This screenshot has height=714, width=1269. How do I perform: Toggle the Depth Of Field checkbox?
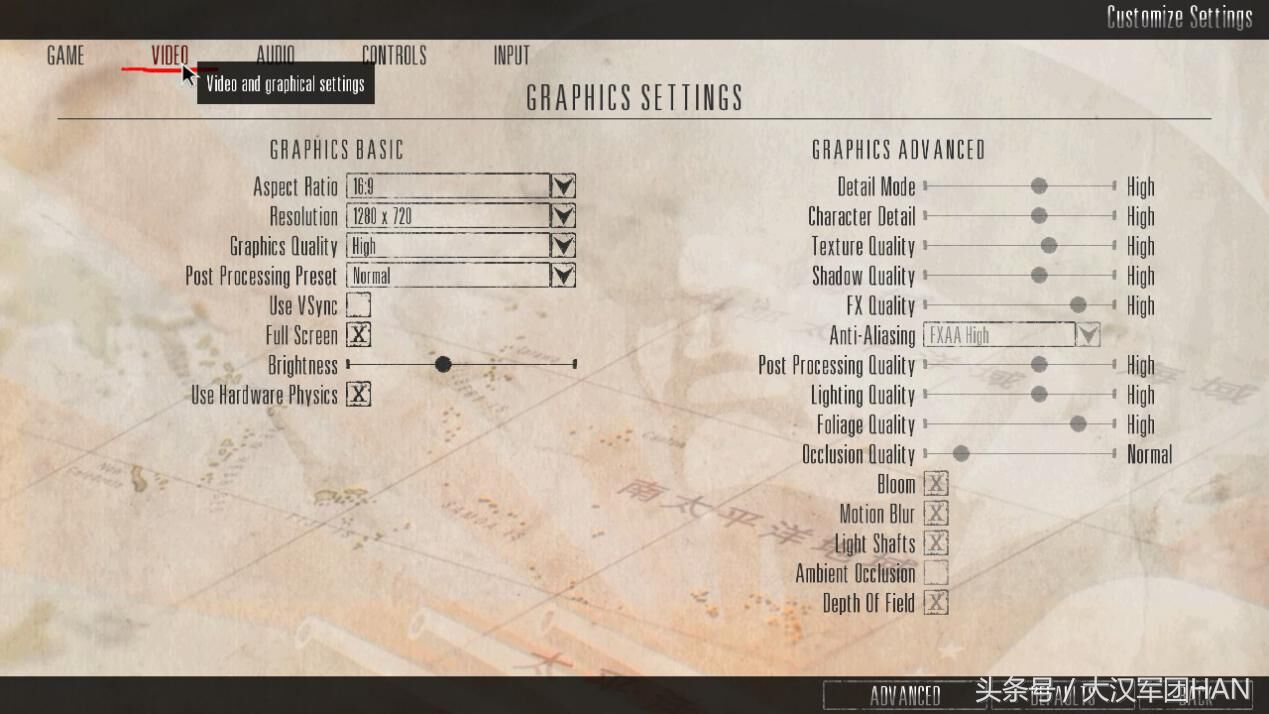pos(936,603)
